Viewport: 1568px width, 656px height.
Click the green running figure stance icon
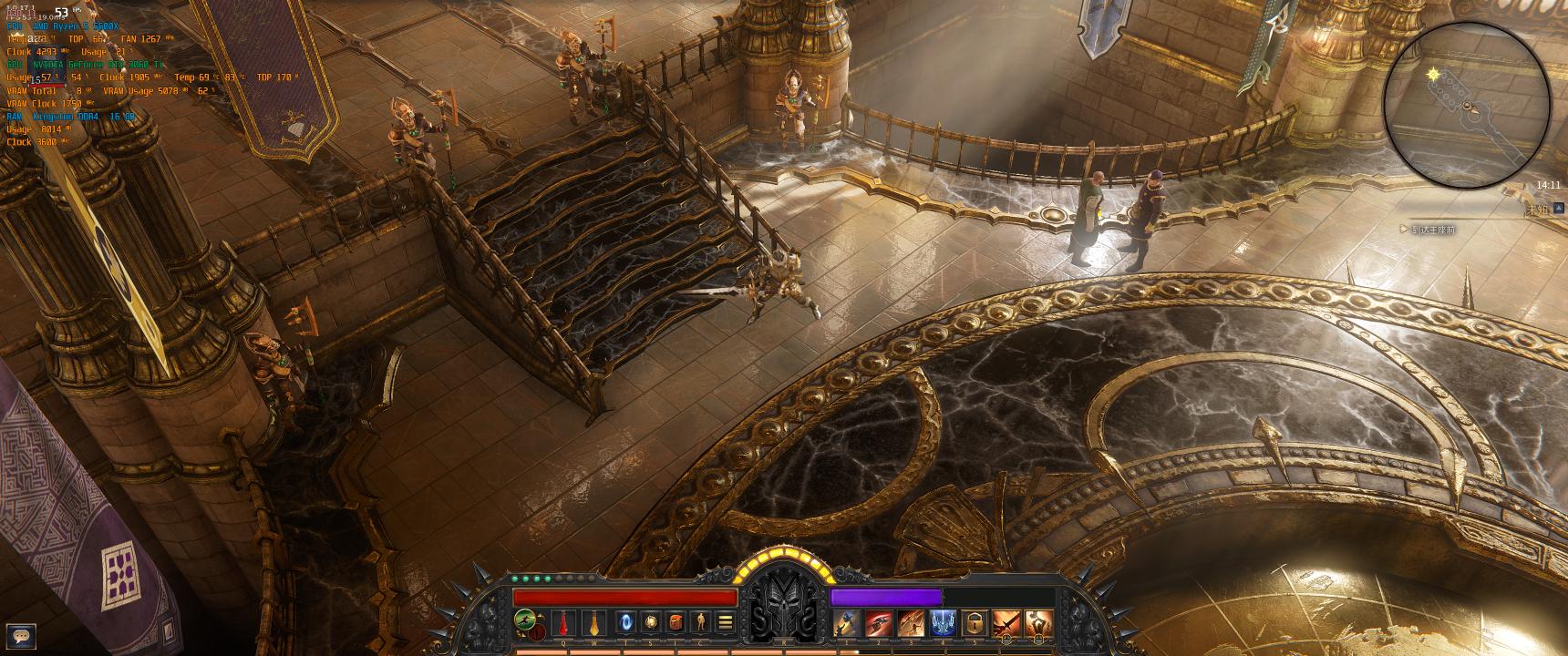tap(524, 620)
